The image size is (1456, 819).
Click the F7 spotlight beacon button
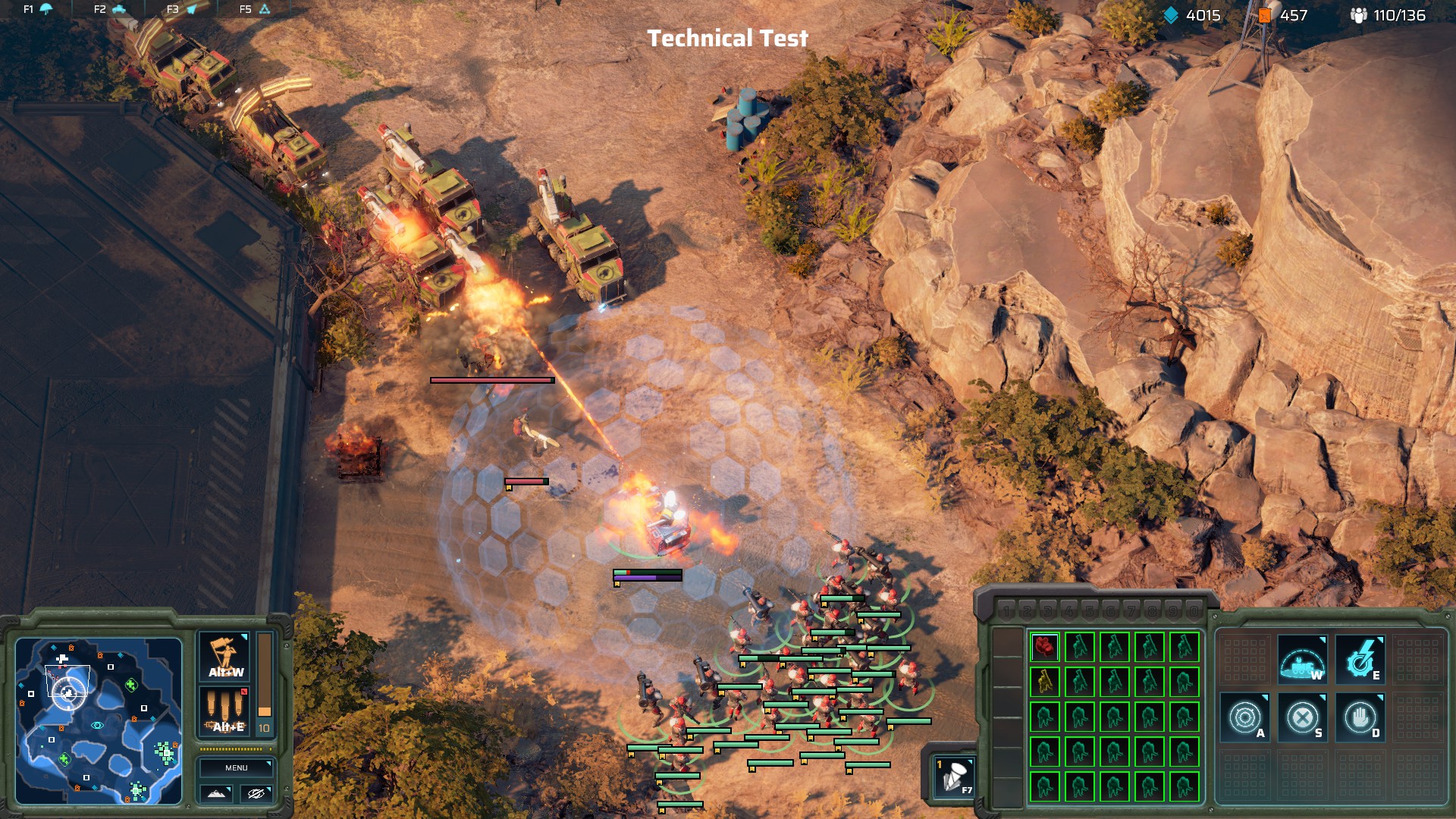953,777
